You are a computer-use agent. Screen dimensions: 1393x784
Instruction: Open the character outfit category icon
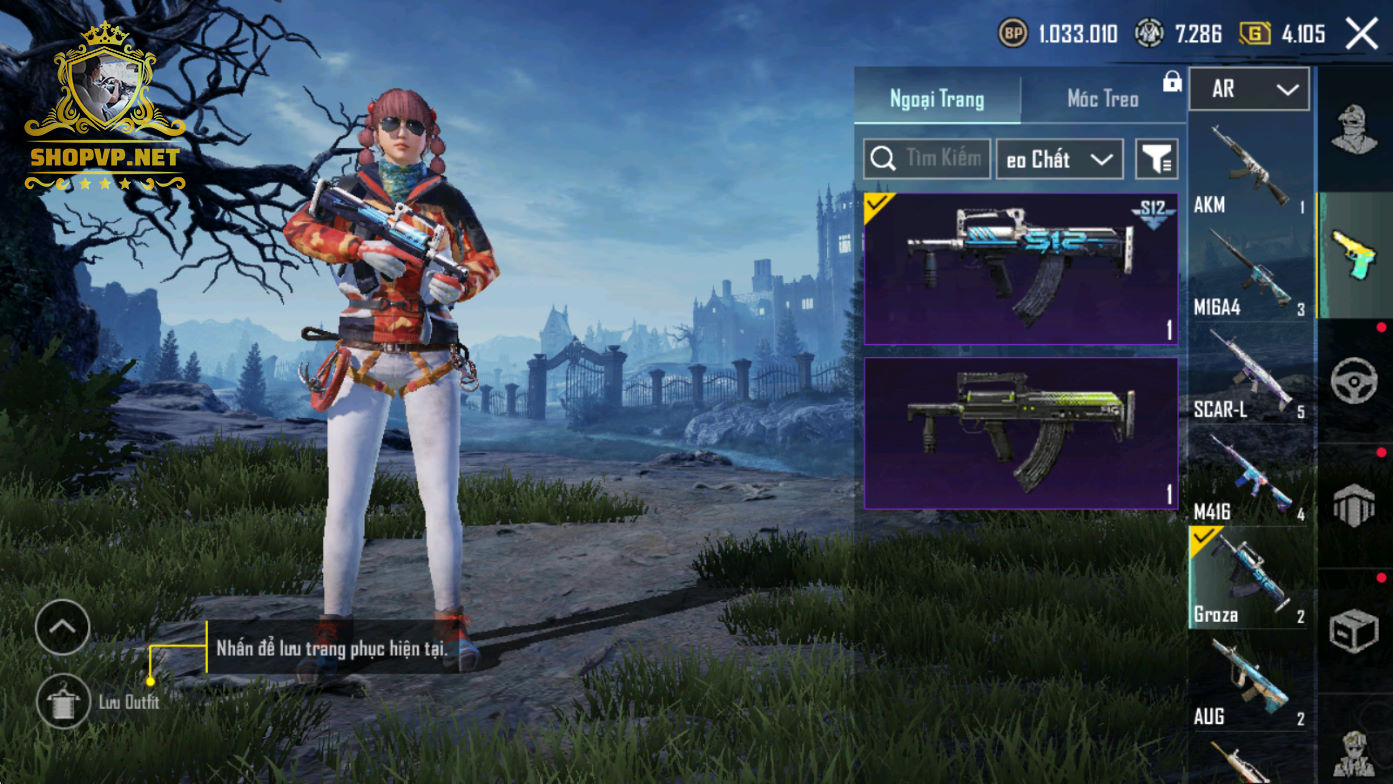click(1354, 129)
